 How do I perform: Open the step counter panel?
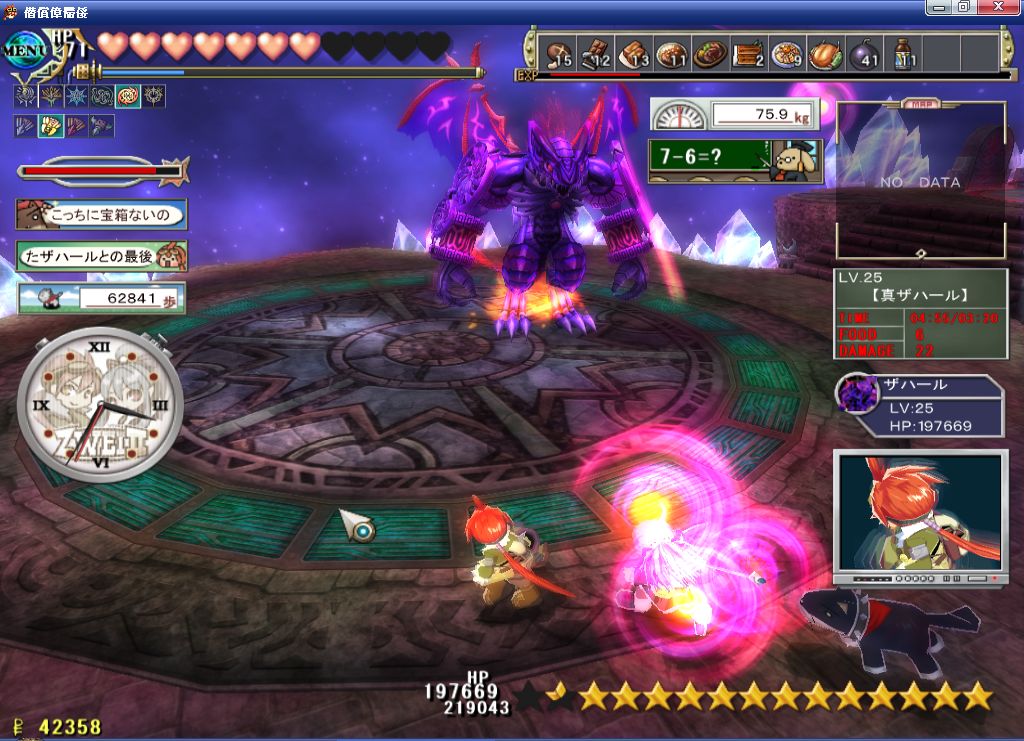[101, 297]
